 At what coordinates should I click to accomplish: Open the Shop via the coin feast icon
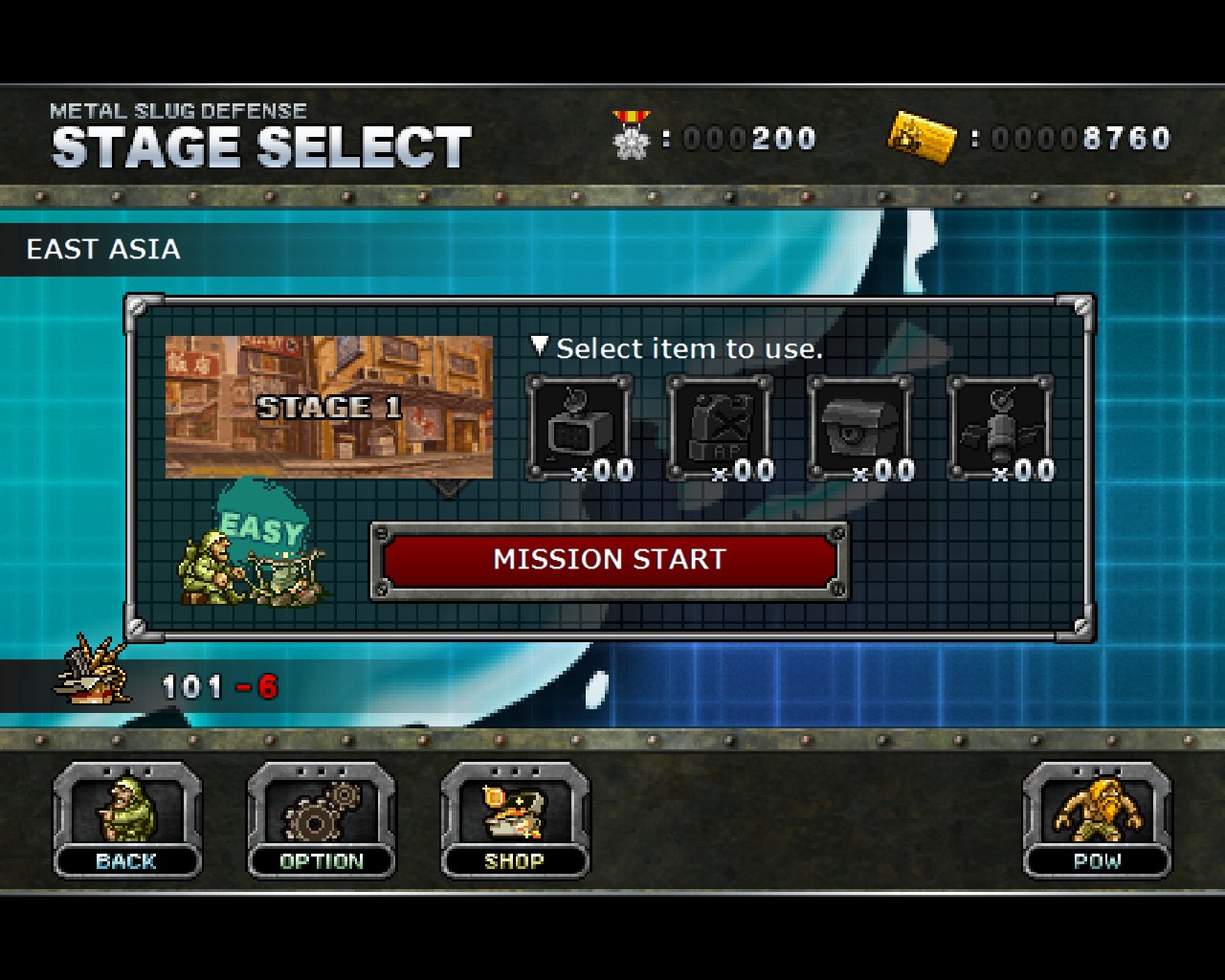click(515, 813)
